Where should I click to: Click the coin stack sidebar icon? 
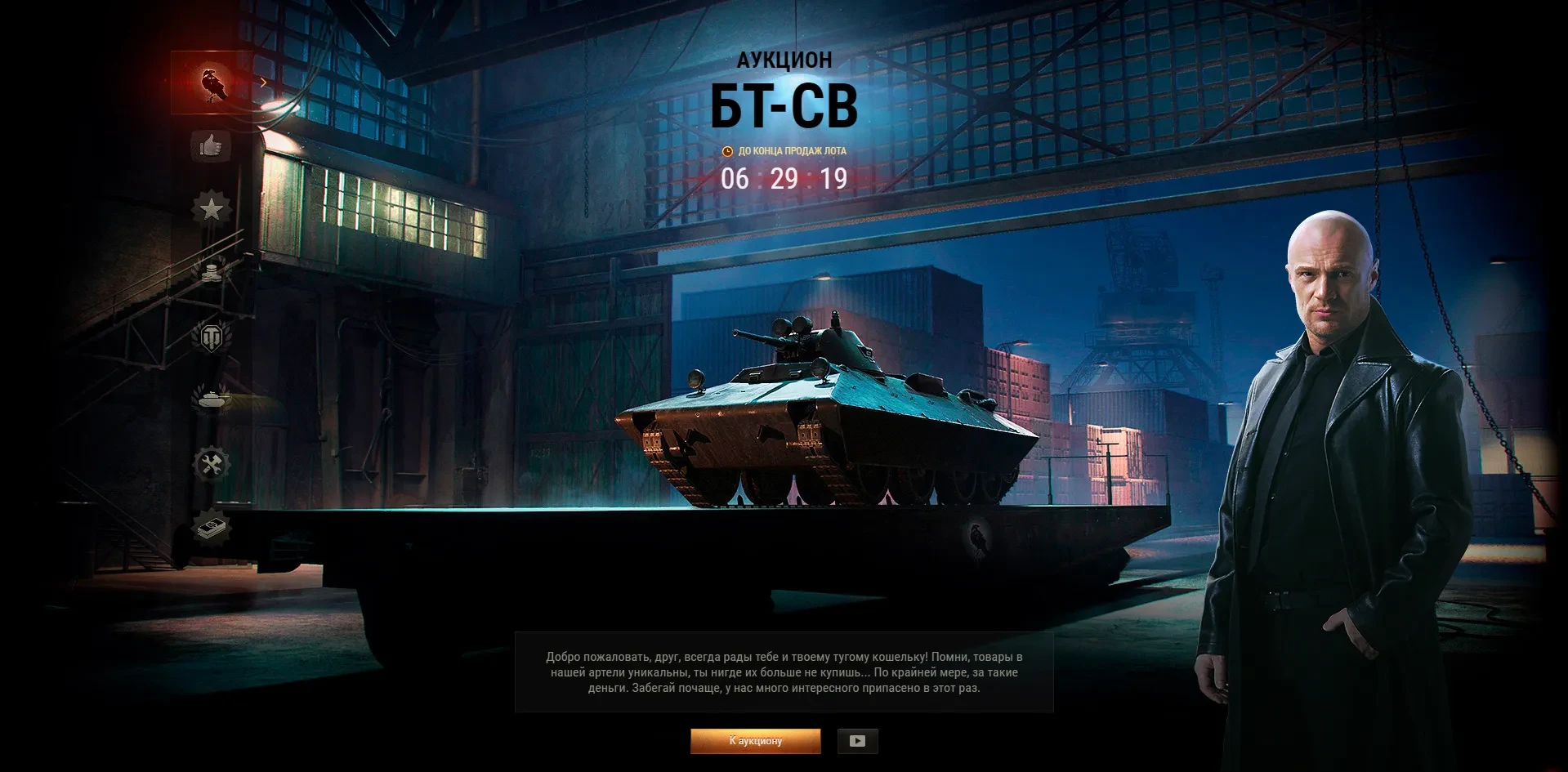coord(211,273)
